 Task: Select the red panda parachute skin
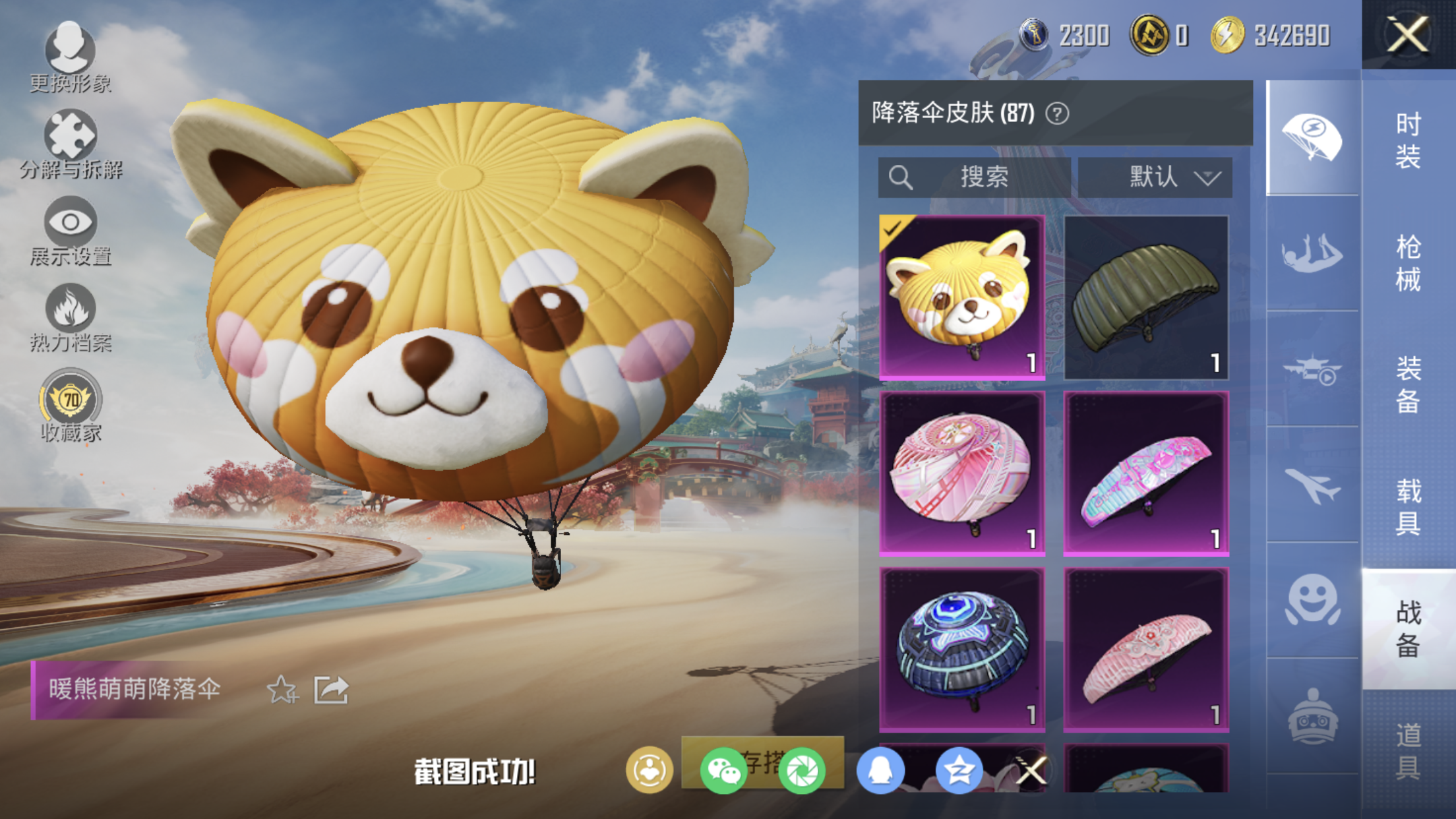[962, 297]
